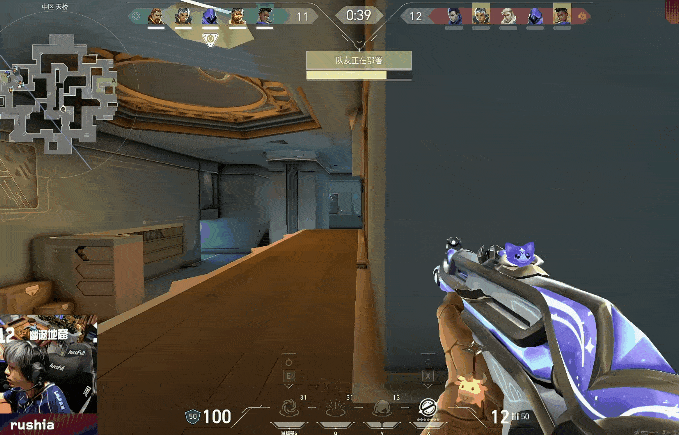This screenshot has height=435, width=679.
Task: Activate the swirling vortex ability icon
Action: [x=289, y=407]
